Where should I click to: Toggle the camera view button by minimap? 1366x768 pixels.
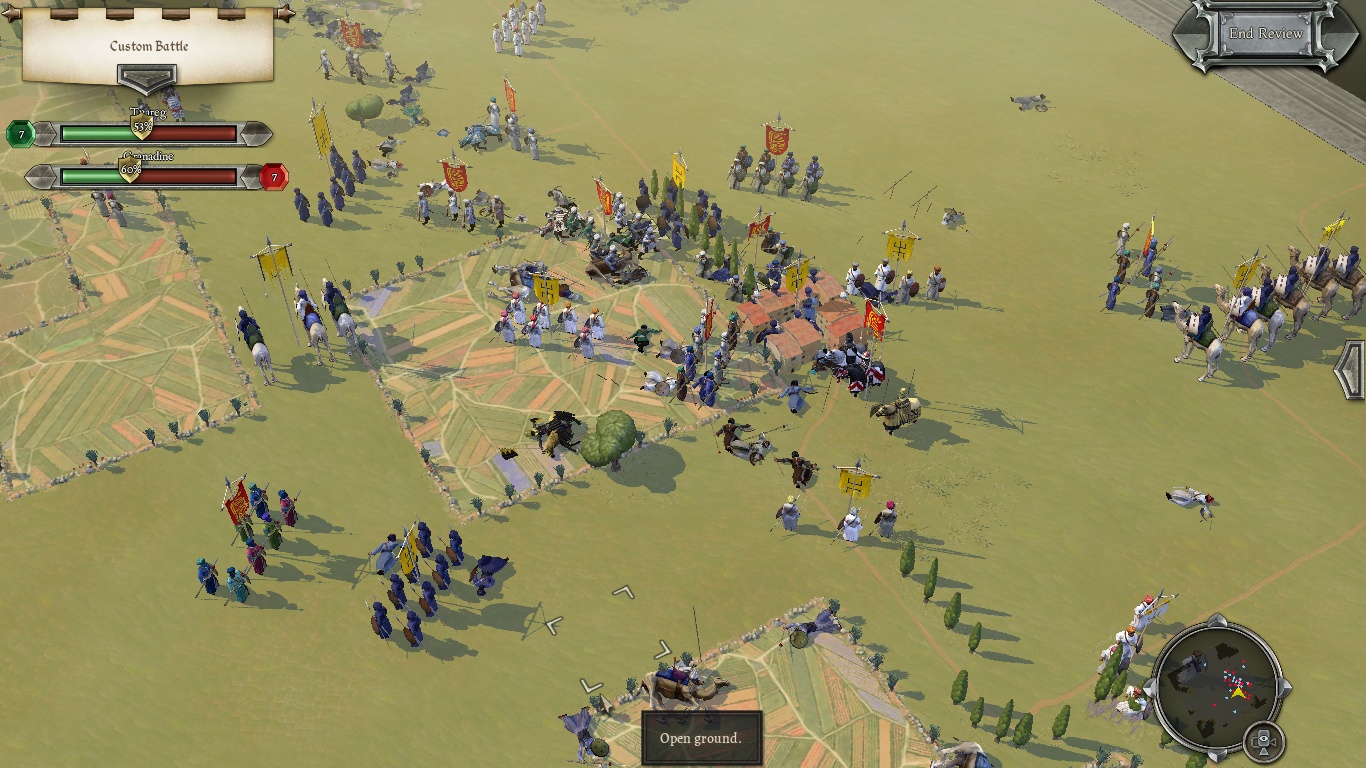[1263, 741]
